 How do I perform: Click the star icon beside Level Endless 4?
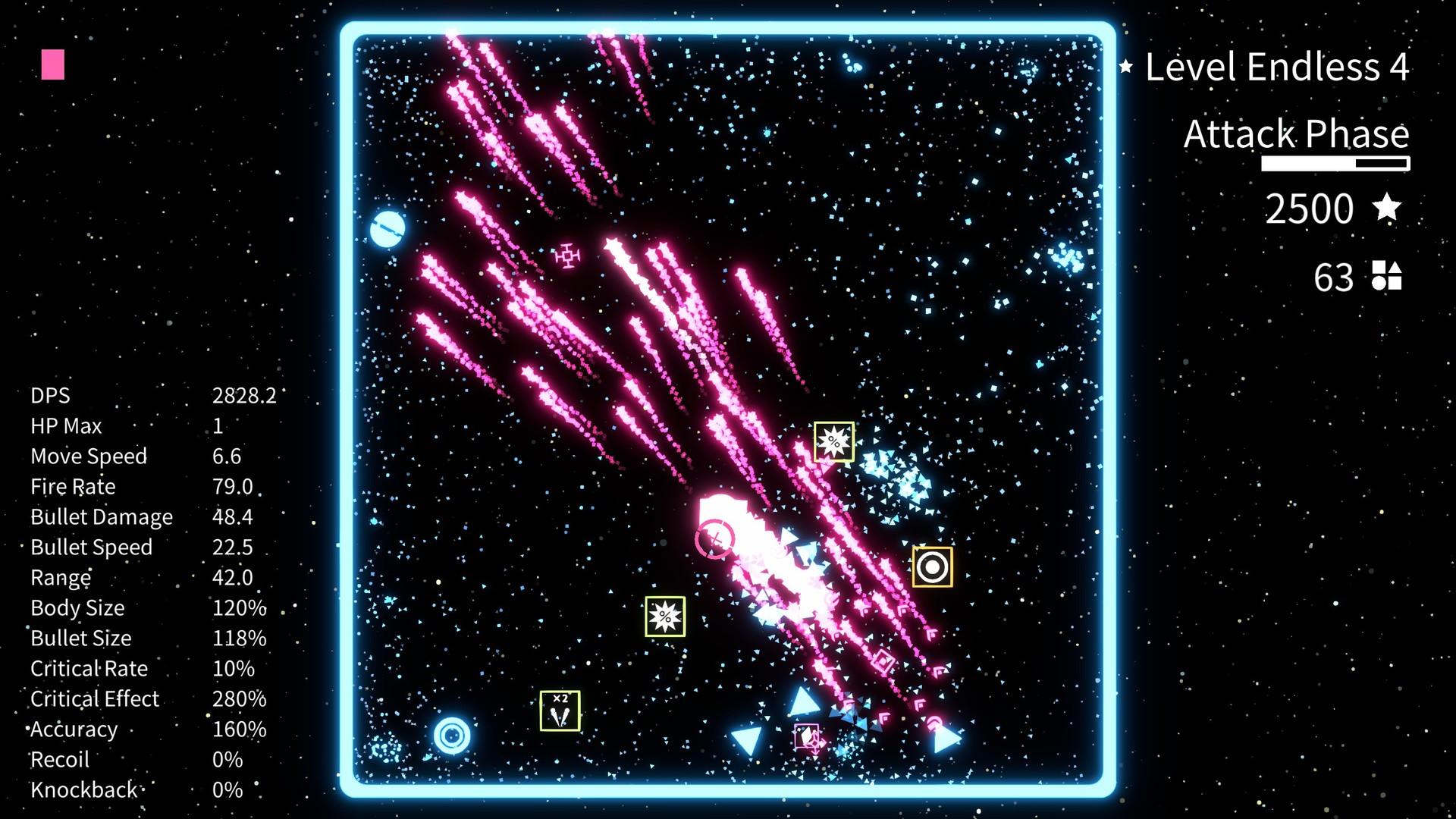tap(1125, 67)
